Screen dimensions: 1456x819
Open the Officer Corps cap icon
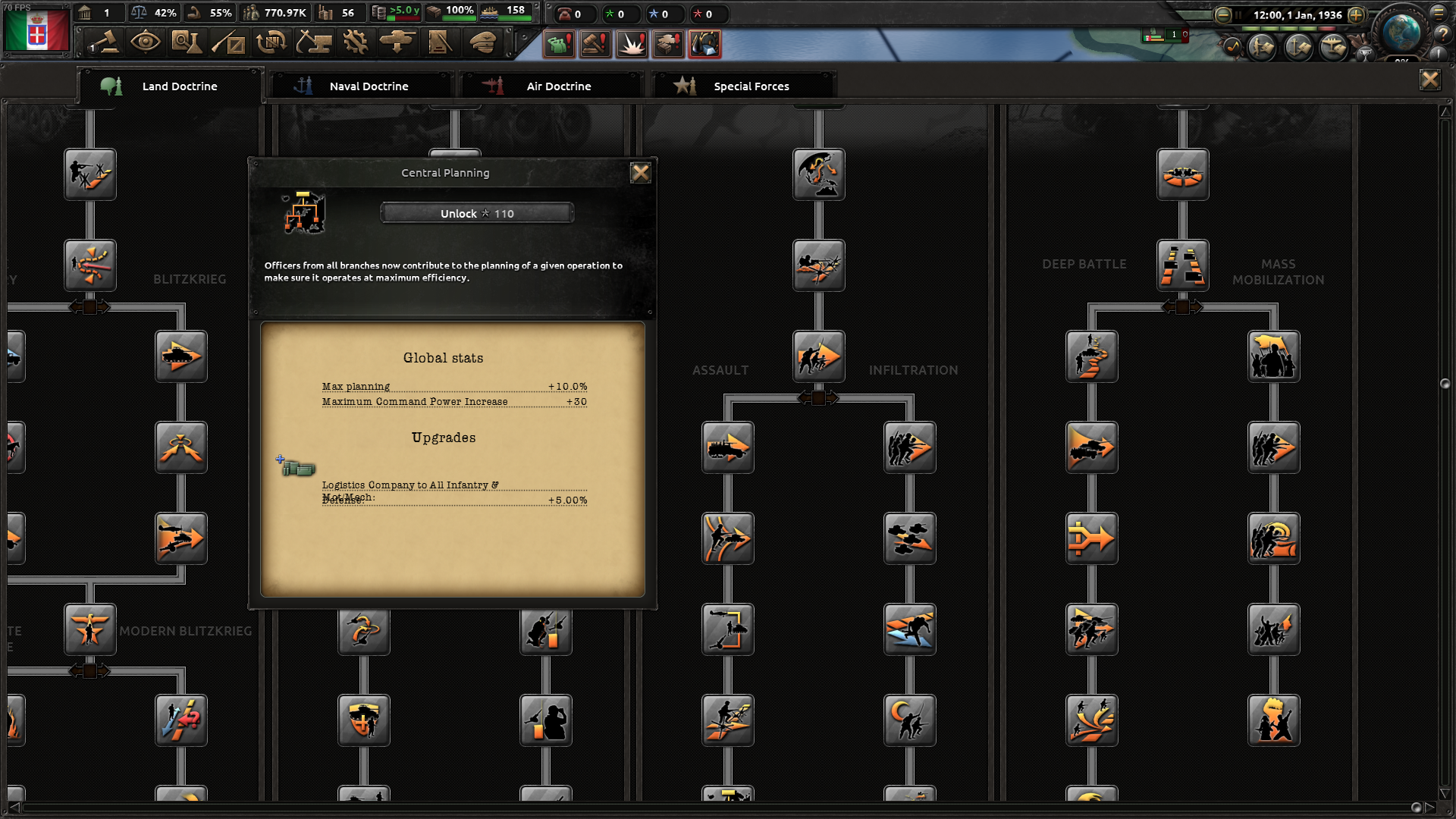coord(482,43)
